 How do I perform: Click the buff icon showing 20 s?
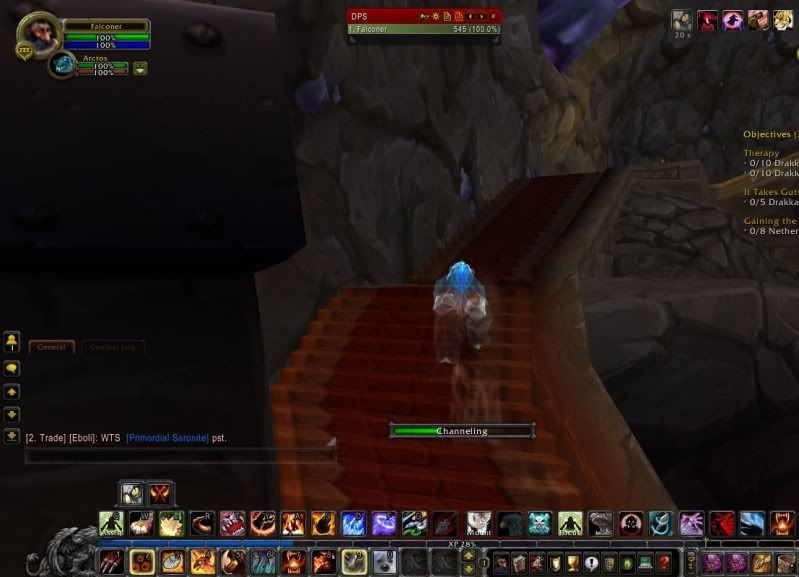[682, 19]
